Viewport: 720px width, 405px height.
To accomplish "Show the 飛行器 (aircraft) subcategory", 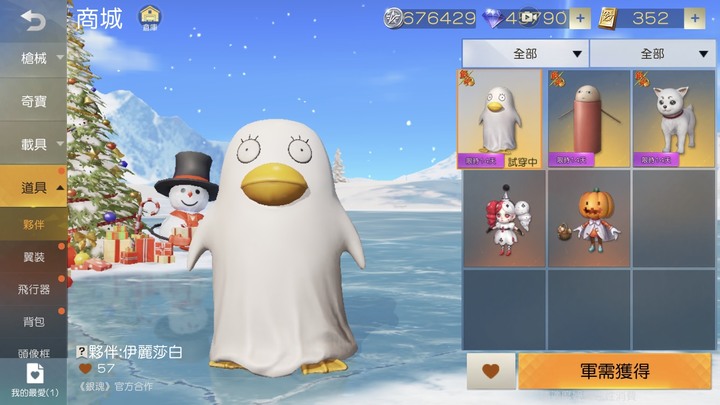I will pyautogui.click(x=33, y=289).
